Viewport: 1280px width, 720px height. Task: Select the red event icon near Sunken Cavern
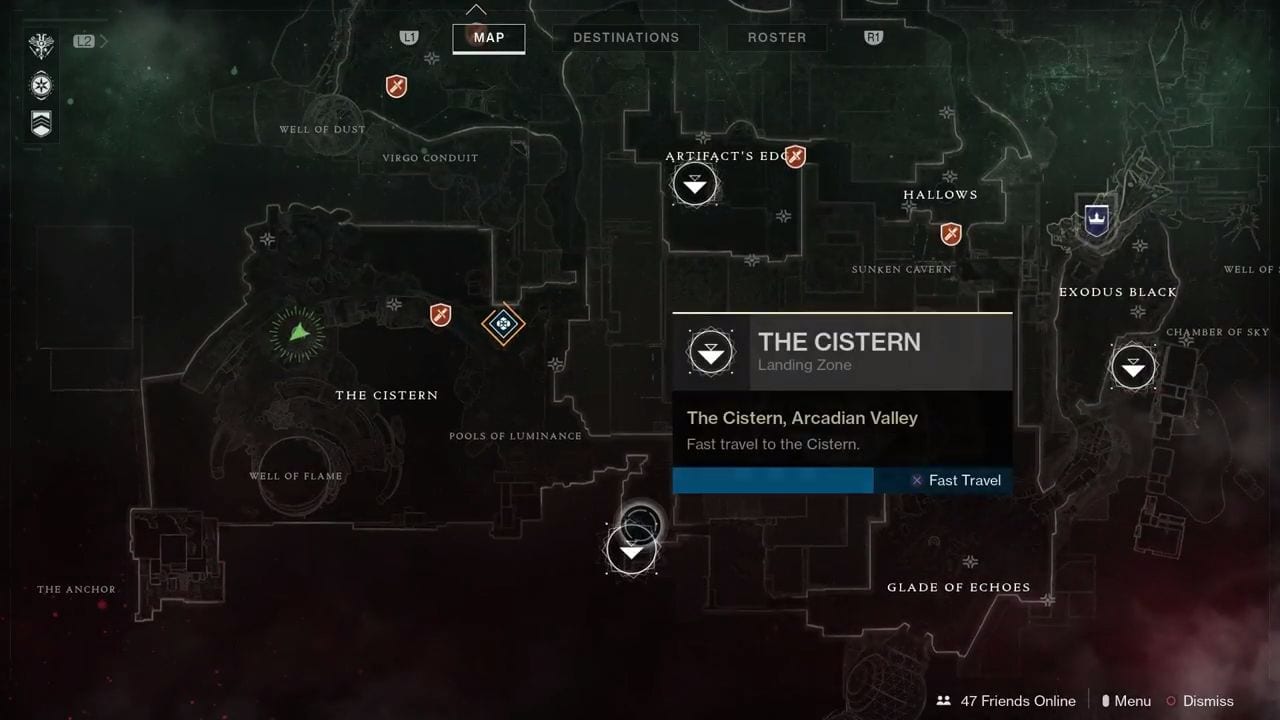pyautogui.click(x=950, y=233)
